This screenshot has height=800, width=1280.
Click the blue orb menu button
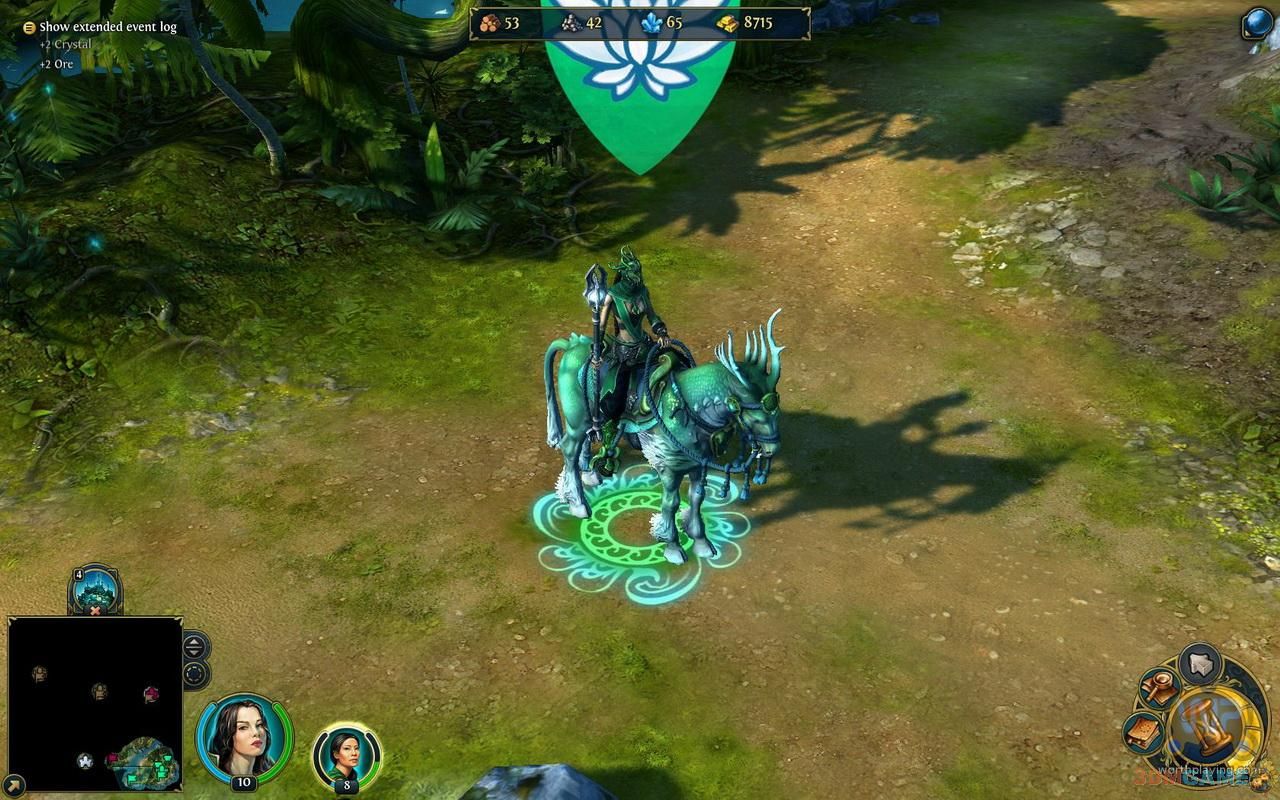[1256, 24]
